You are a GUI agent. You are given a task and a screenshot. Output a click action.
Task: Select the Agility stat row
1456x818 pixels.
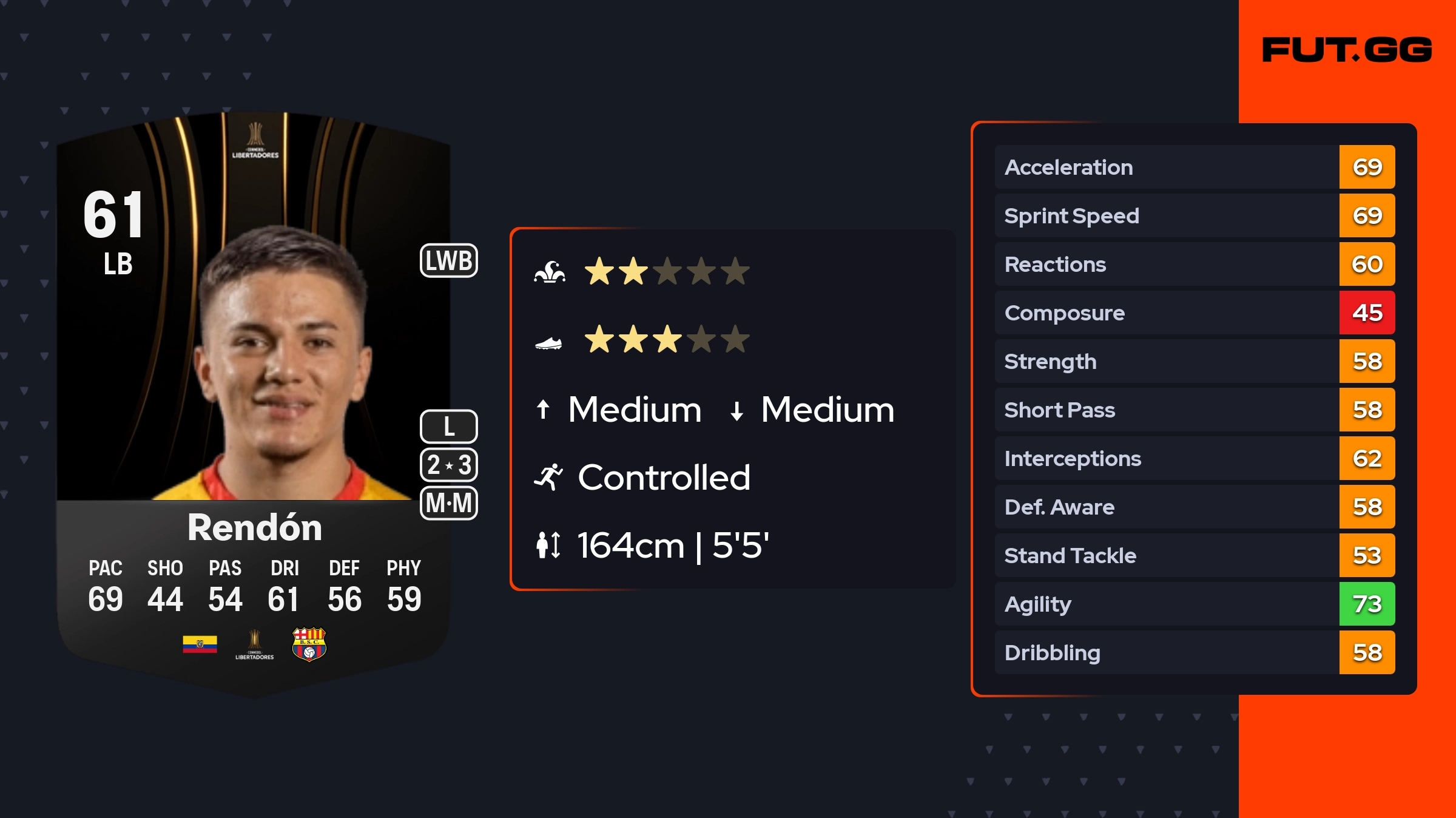tap(1194, 604)
